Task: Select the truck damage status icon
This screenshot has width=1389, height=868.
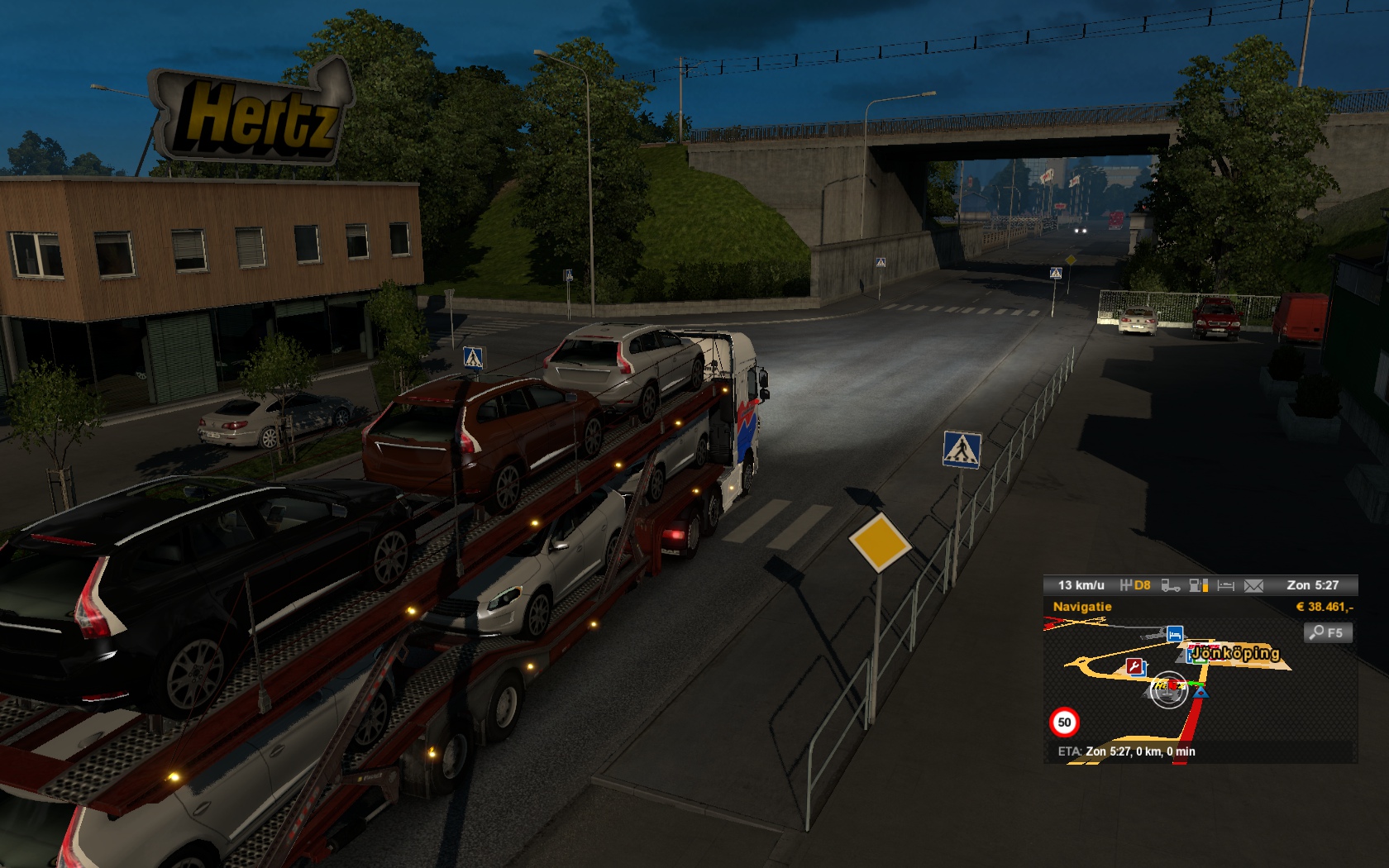Action: (1170, 585)
